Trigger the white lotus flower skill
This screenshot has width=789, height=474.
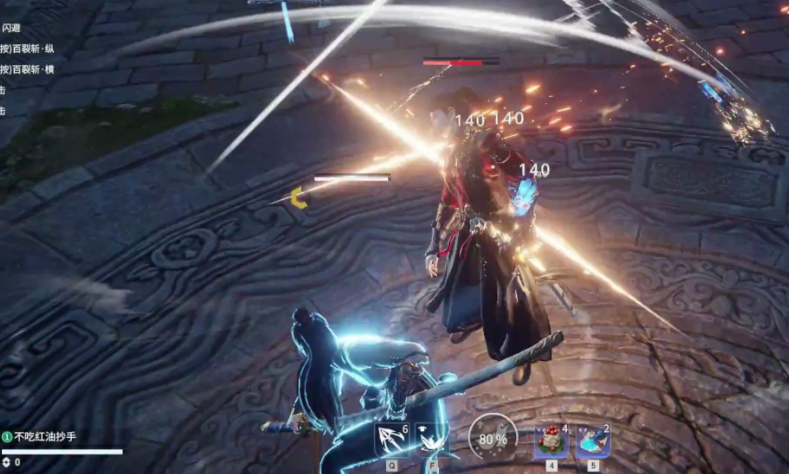pyautogui.click(x=433, y=439)
